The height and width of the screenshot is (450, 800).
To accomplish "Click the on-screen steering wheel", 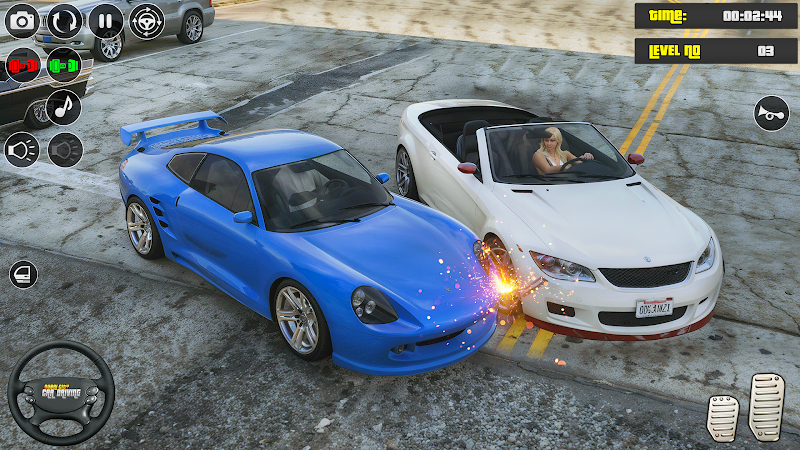I will (x=60, y=392).
